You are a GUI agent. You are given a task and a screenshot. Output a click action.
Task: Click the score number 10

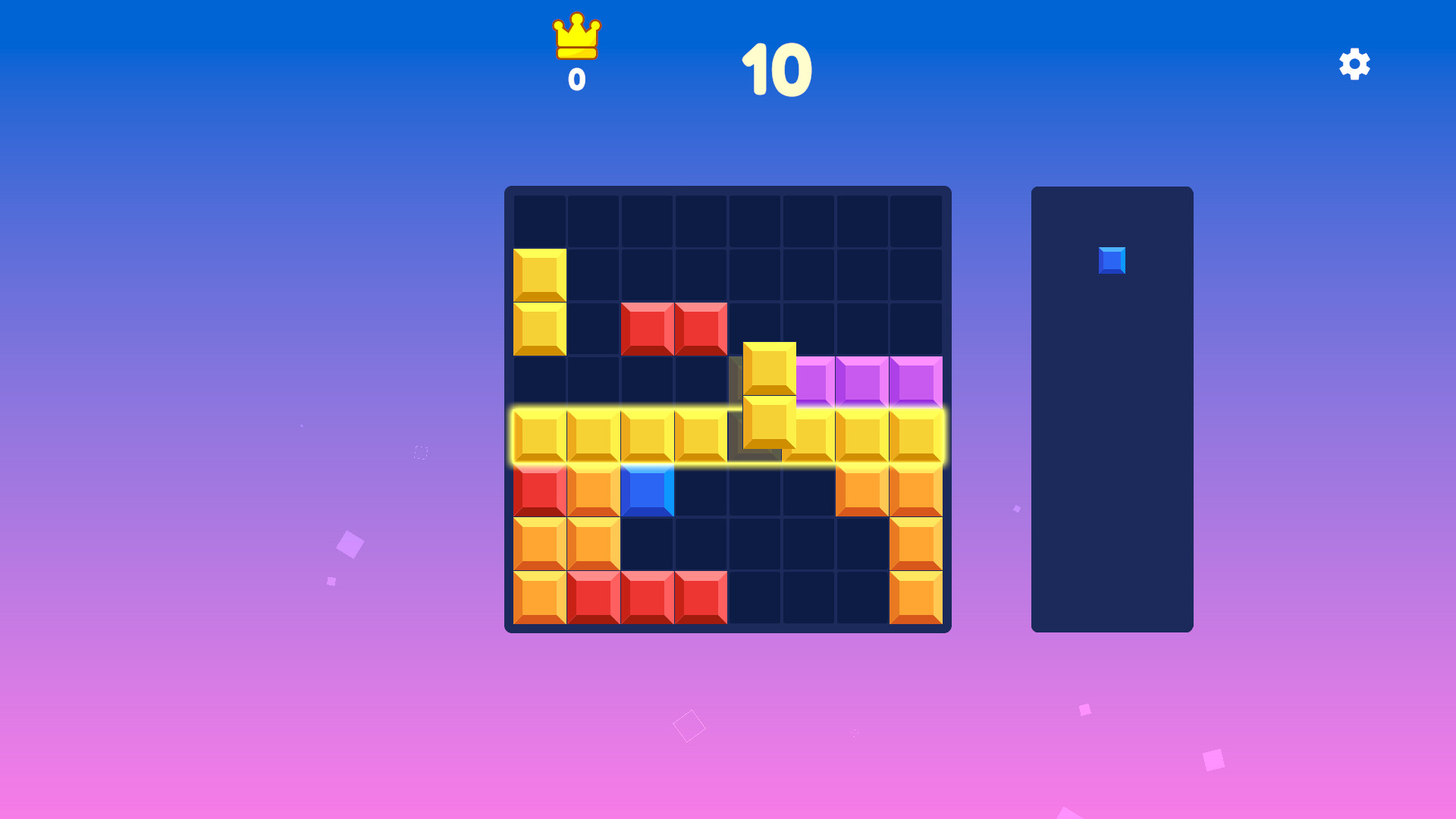(777, 70)
